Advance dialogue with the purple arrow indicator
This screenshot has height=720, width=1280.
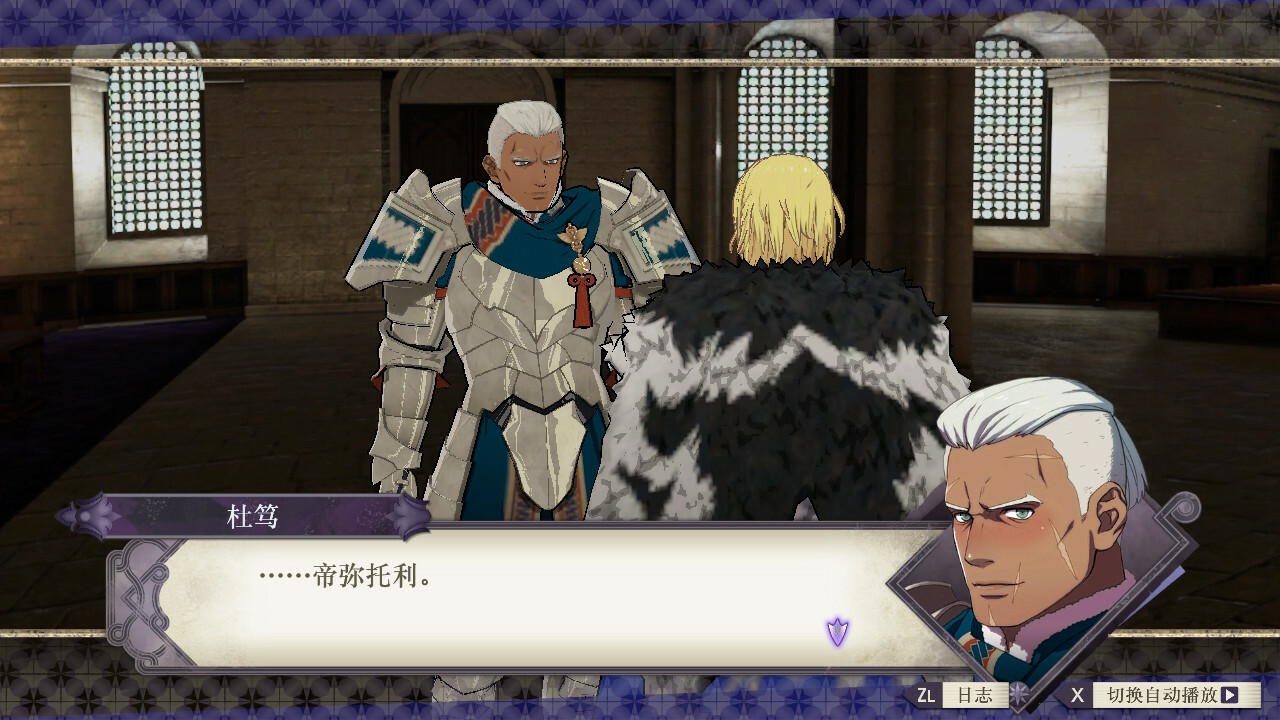[x=837, y=631]
